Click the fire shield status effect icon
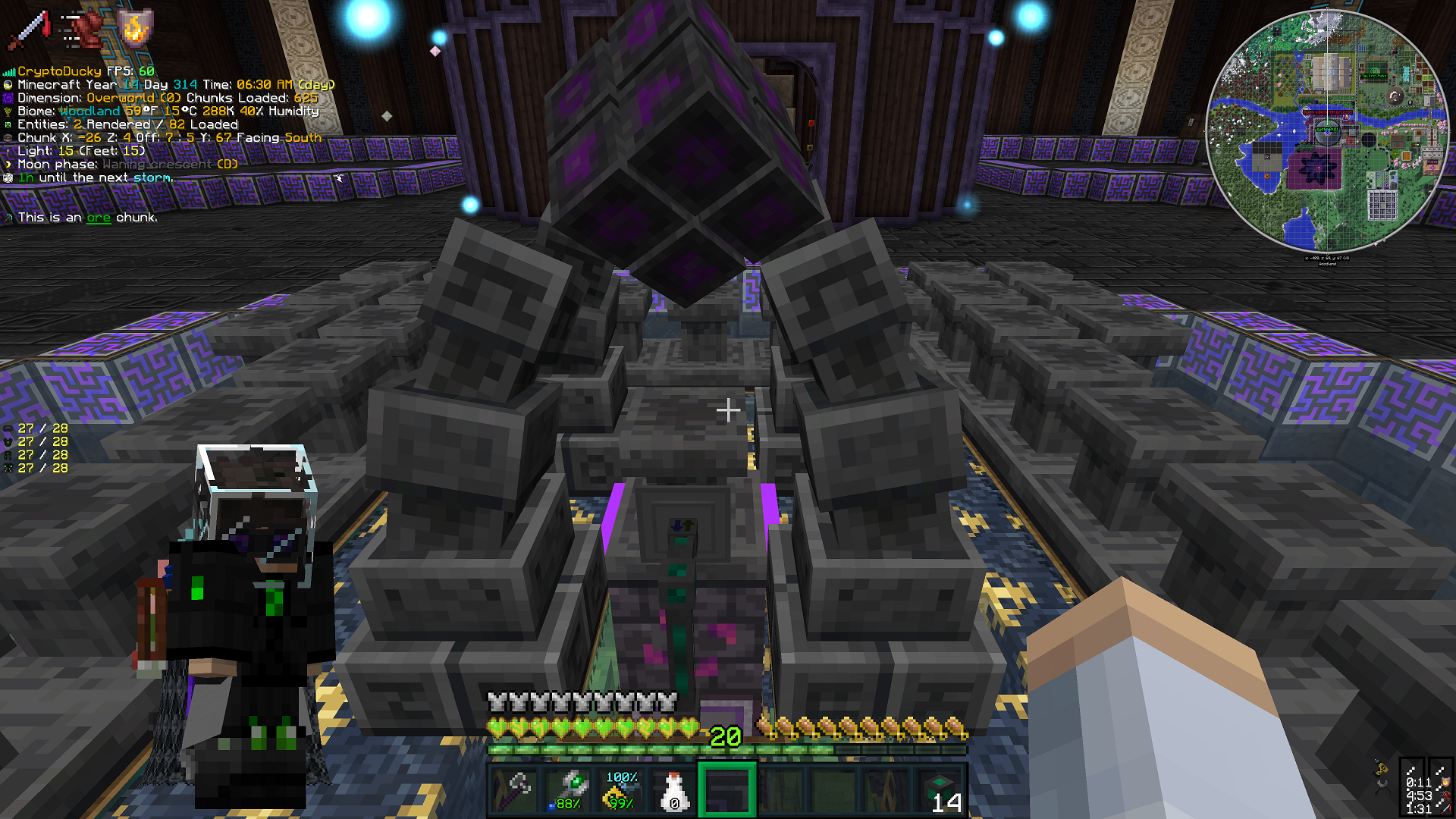This screenshot has width=1456, height=819. pos(135,29)
